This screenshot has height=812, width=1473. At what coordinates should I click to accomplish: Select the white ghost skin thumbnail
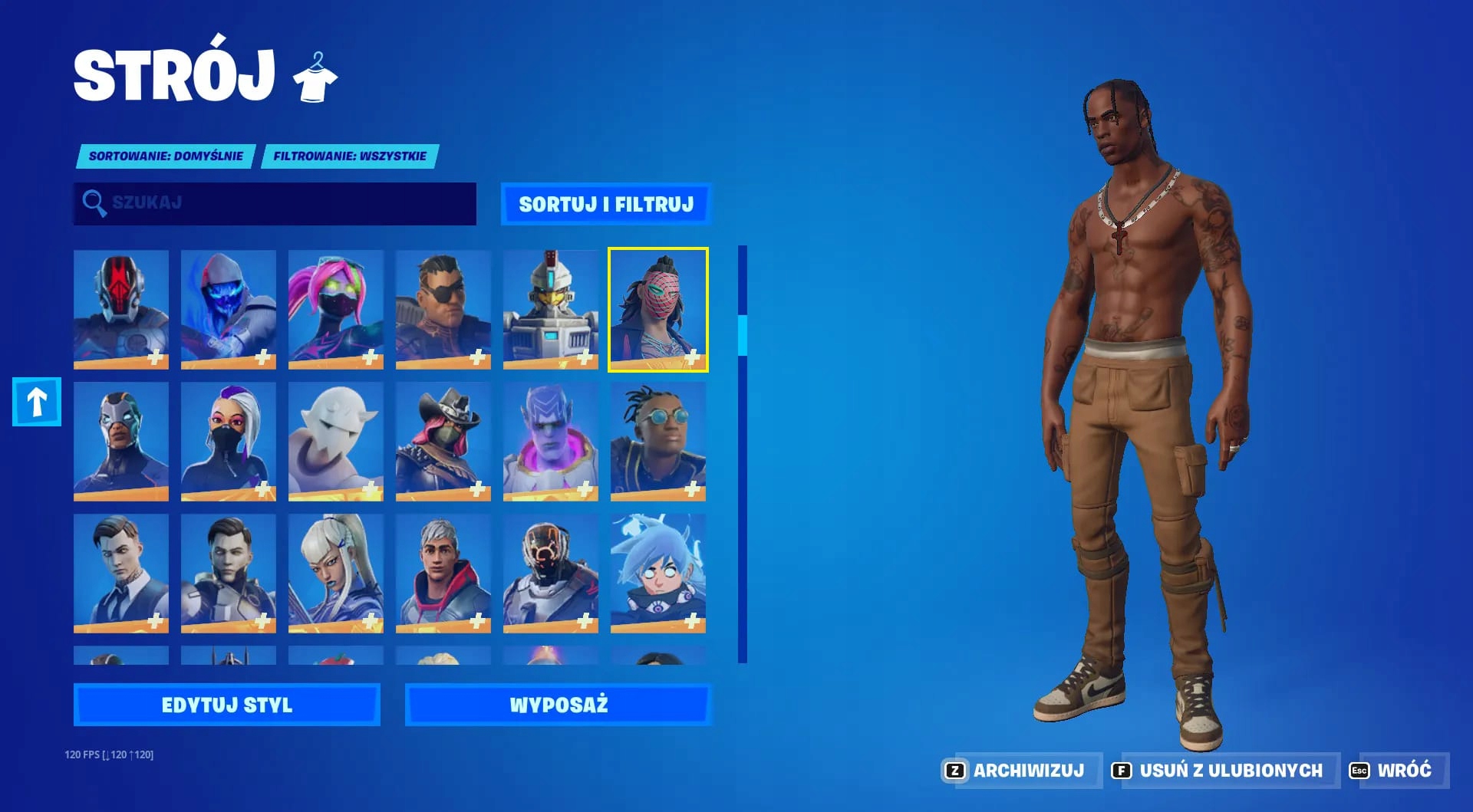[336, 441]
